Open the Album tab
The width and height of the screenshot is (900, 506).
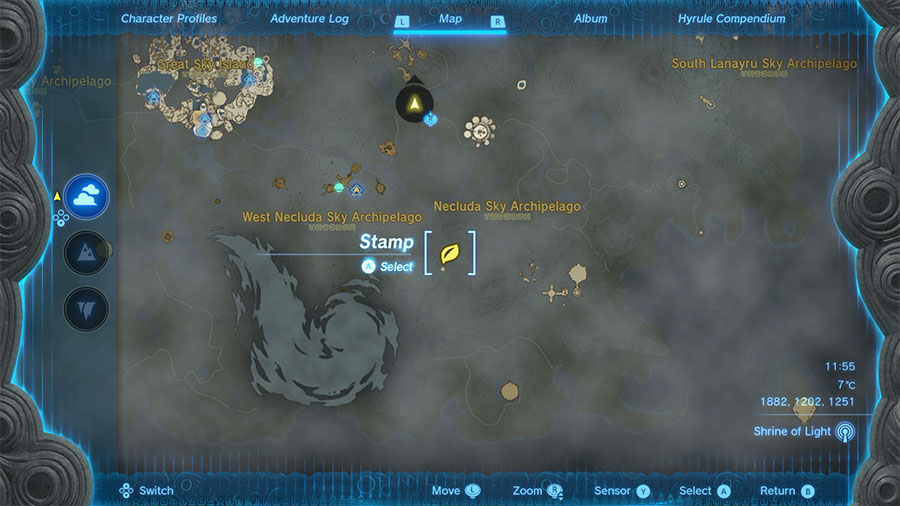pyautogui.click(x=590, y=19)
